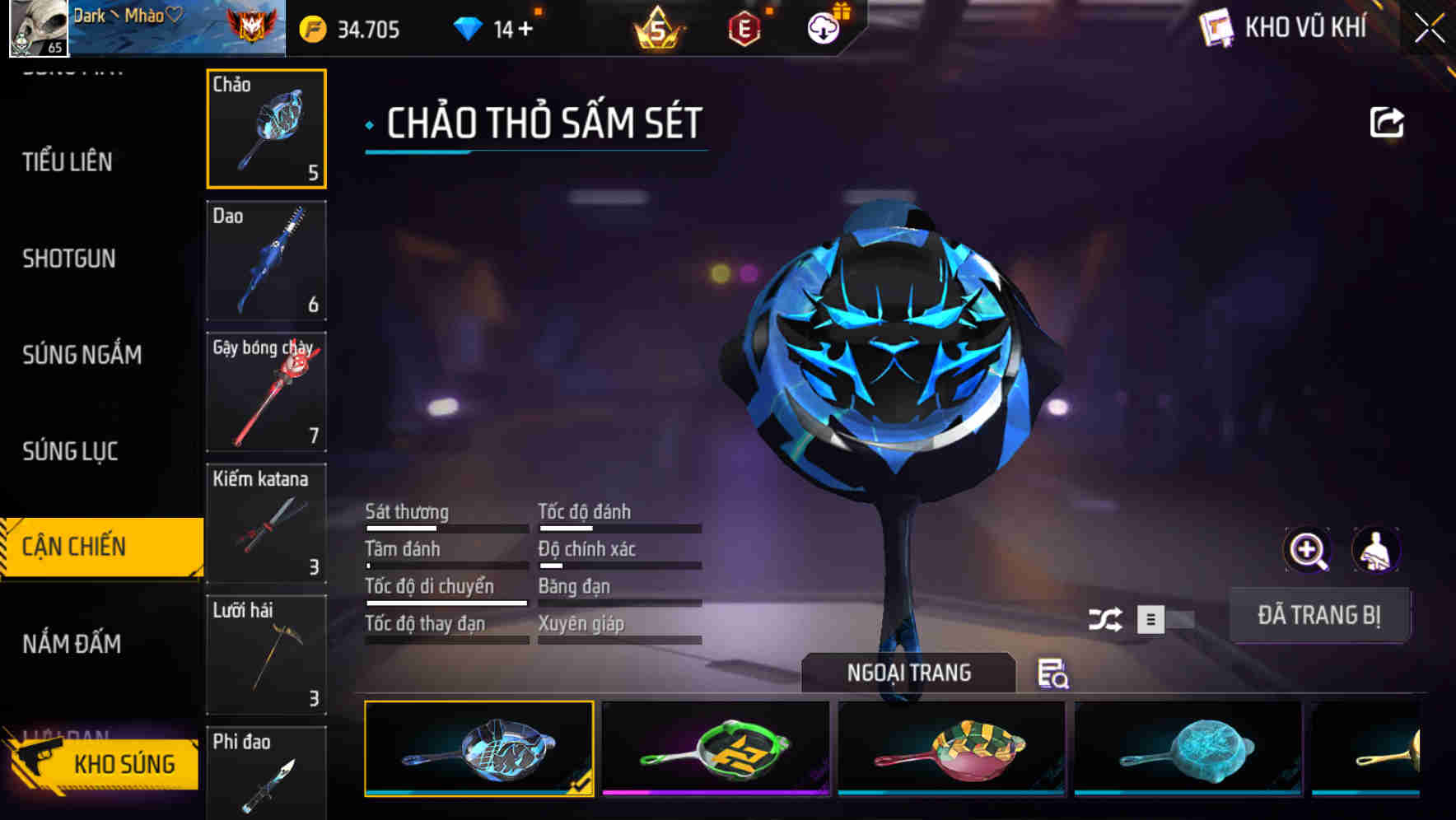
Task: Select the Kiếm katana weapon slot
Action: 266,524
